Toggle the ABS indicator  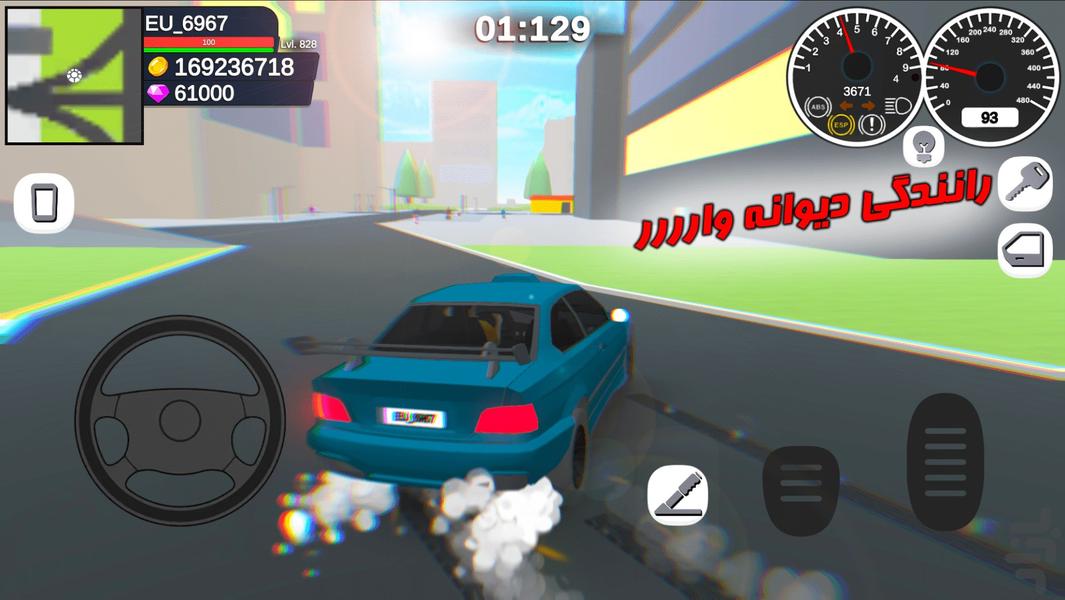818,105
